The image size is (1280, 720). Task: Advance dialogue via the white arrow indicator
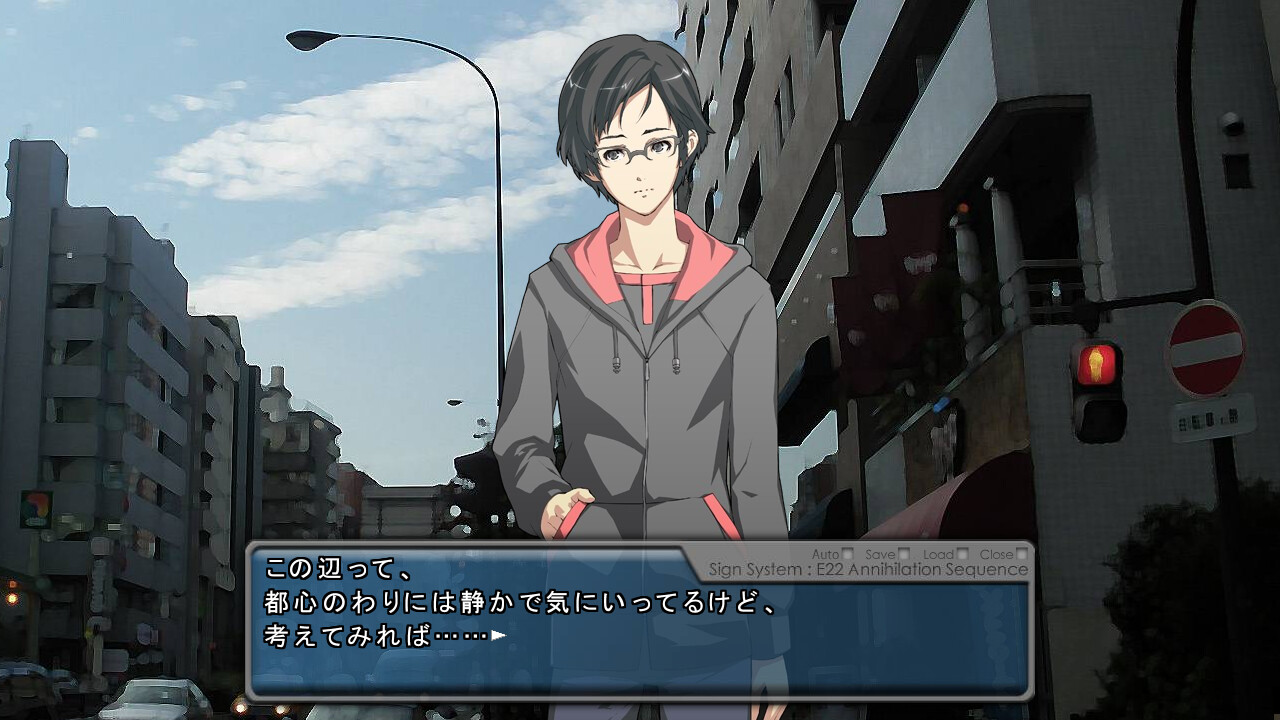[498, 634]
